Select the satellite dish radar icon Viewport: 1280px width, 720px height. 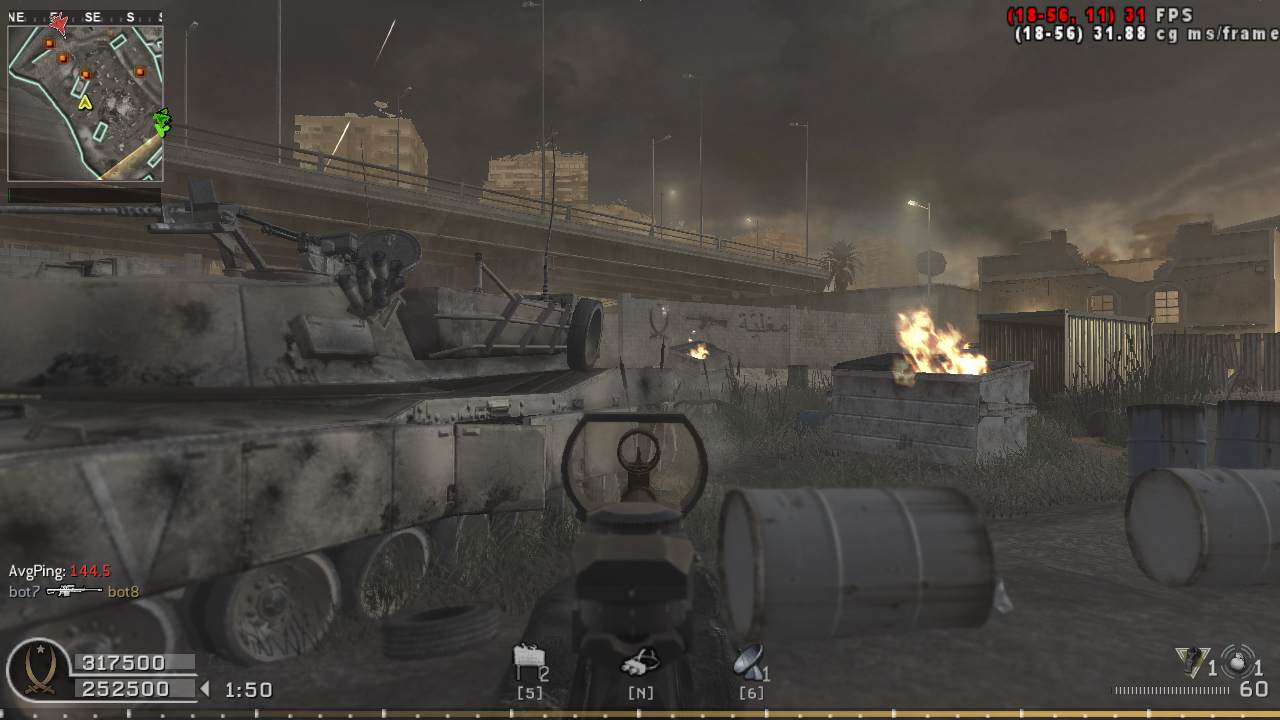[x=748, y=660]
